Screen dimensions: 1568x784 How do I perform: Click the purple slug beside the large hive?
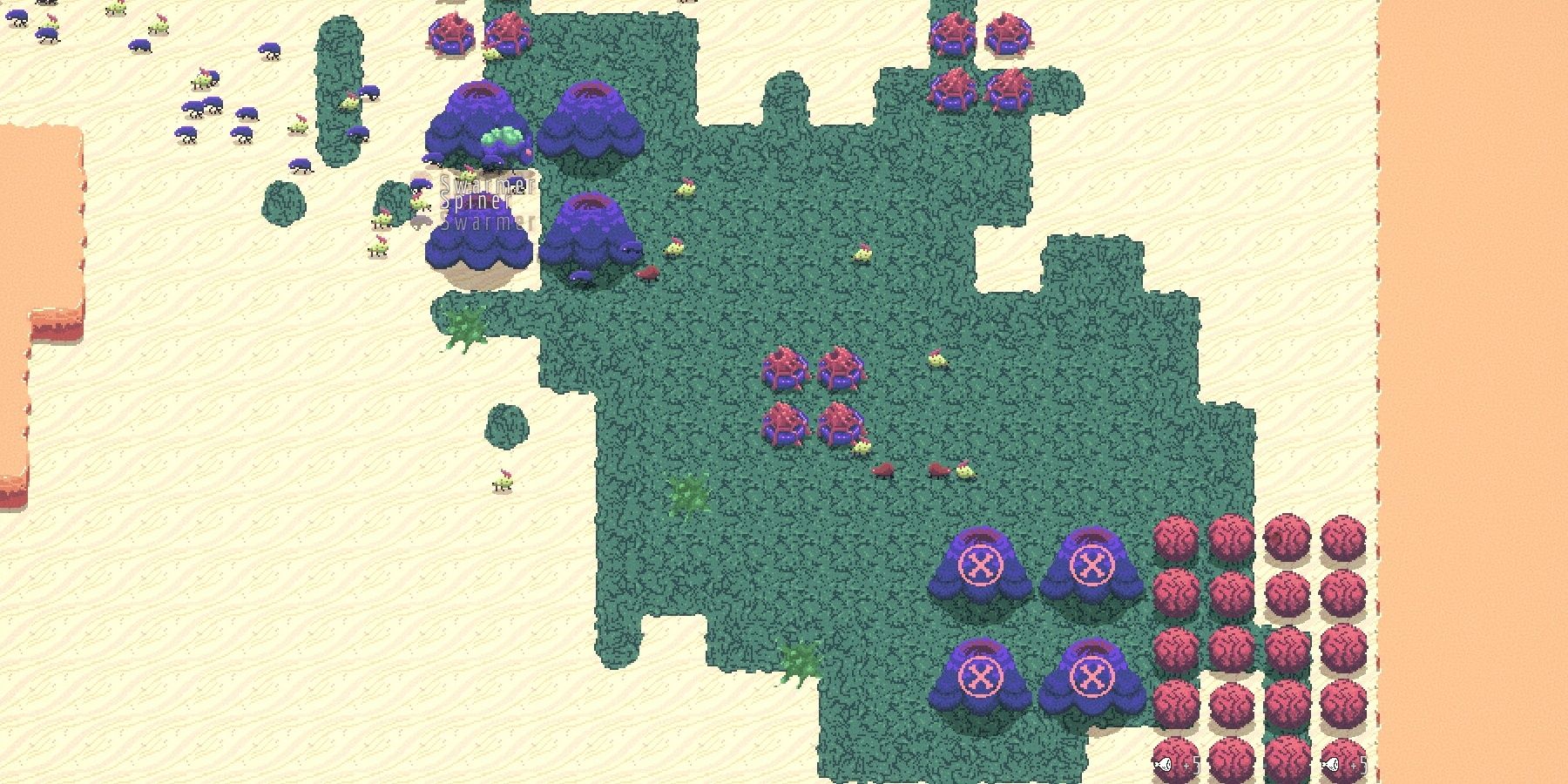580,277
